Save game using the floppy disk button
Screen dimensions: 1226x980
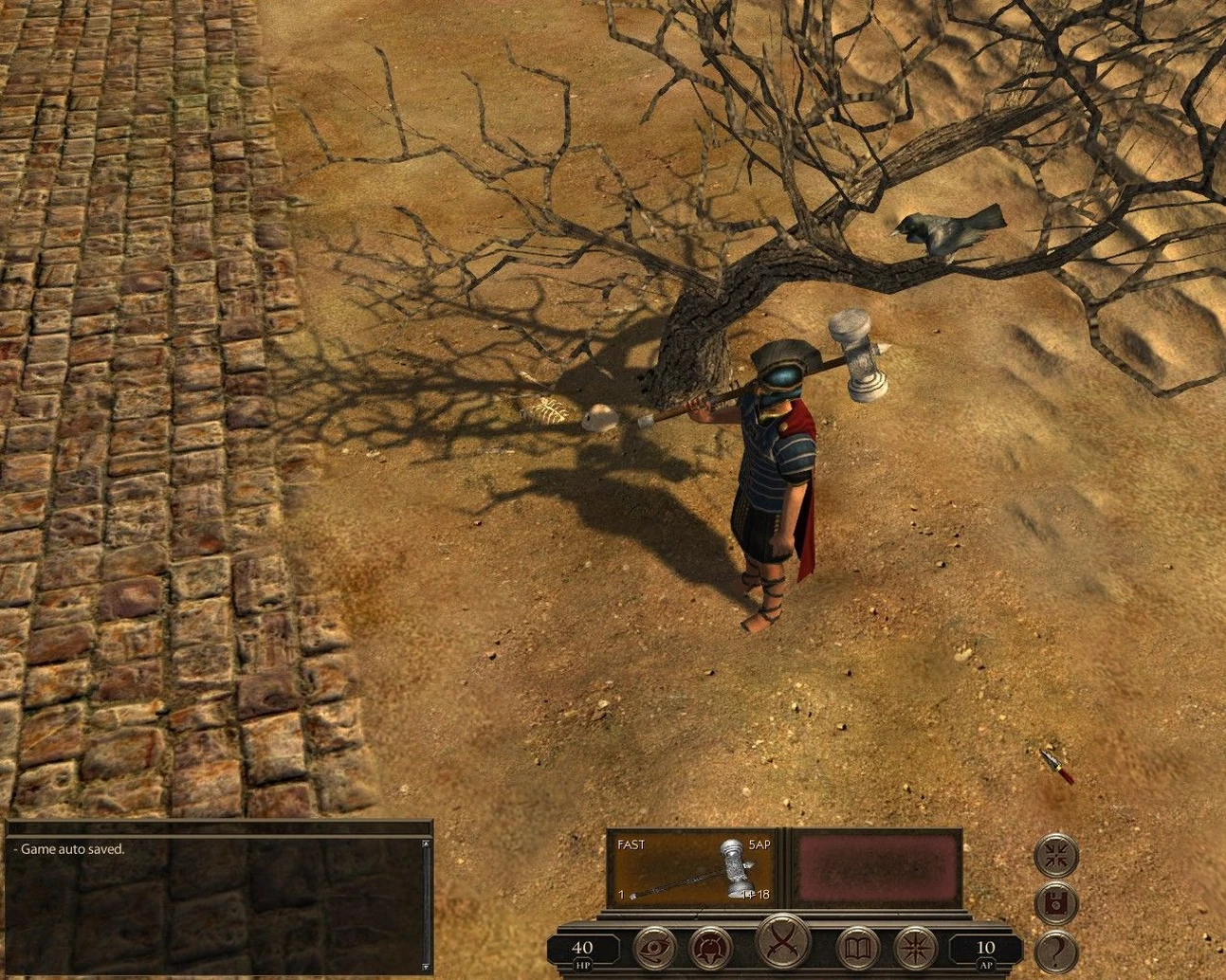tap(1055, 902)
